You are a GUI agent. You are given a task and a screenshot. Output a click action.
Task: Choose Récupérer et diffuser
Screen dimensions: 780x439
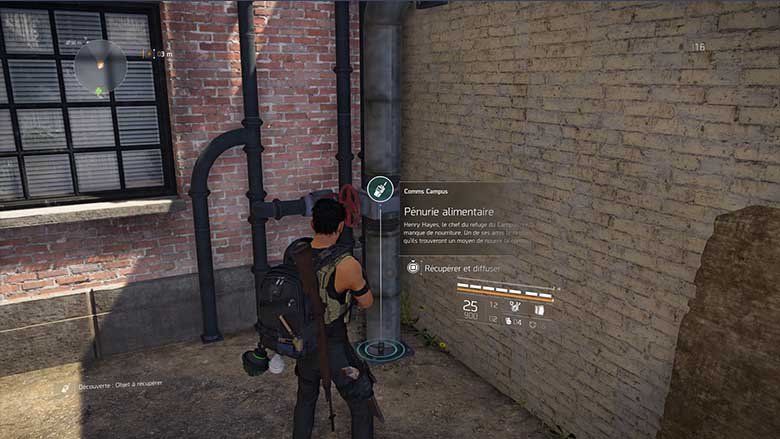462,268
